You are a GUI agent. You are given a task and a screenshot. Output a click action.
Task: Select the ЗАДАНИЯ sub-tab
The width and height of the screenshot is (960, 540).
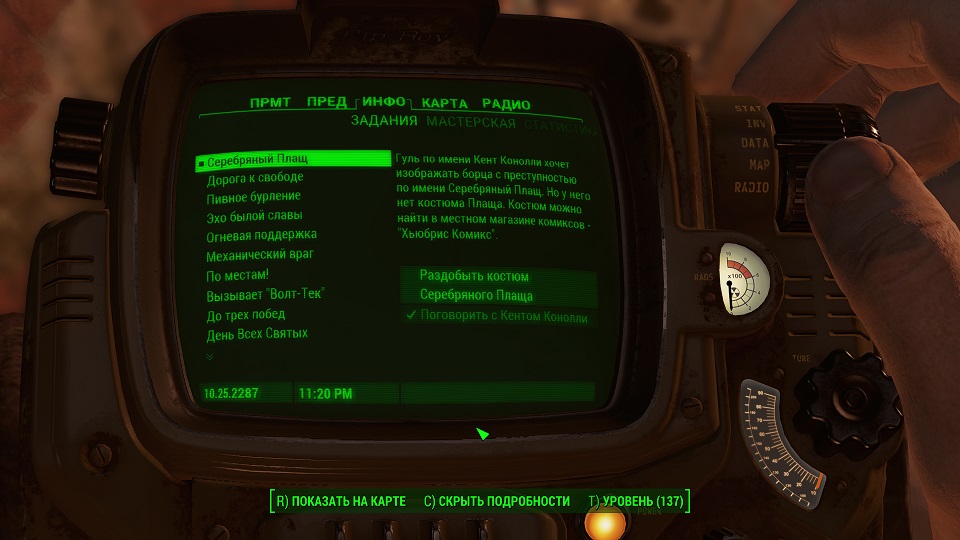tap(384, 123)
